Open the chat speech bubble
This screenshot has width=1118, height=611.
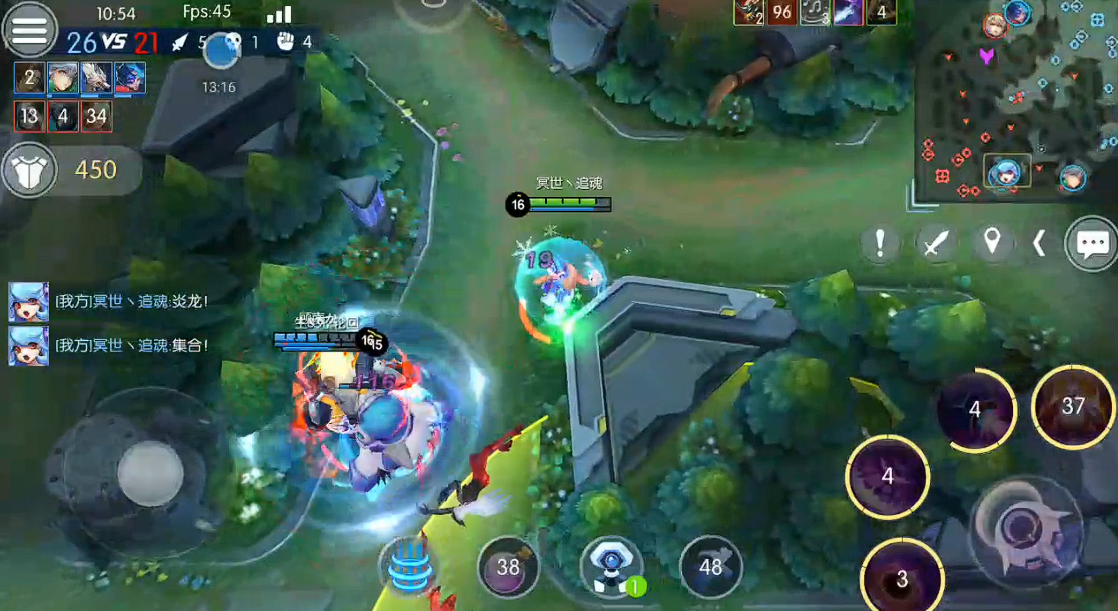1091,243
